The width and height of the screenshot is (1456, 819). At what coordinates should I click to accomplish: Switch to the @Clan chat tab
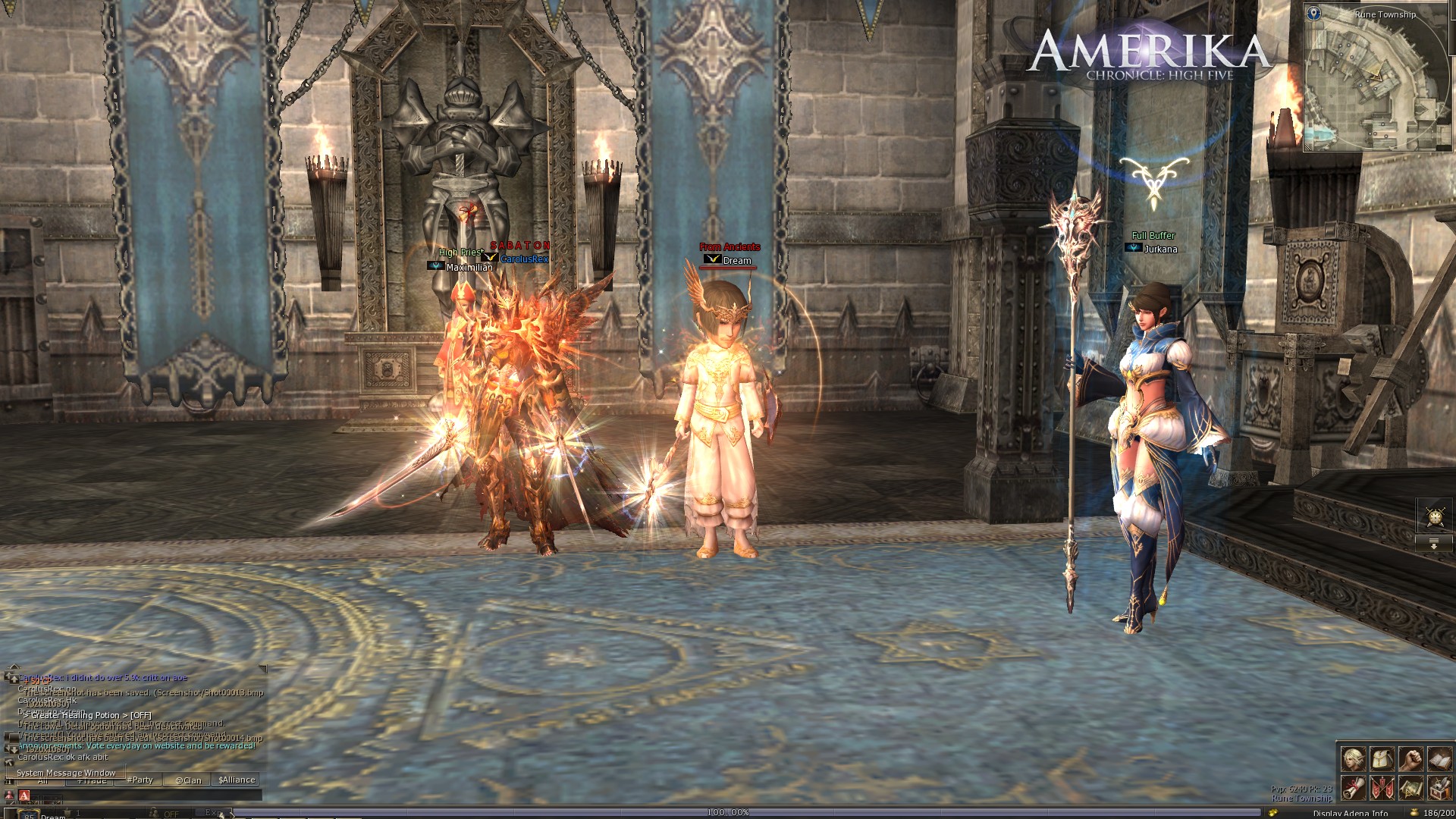(188, 780)
